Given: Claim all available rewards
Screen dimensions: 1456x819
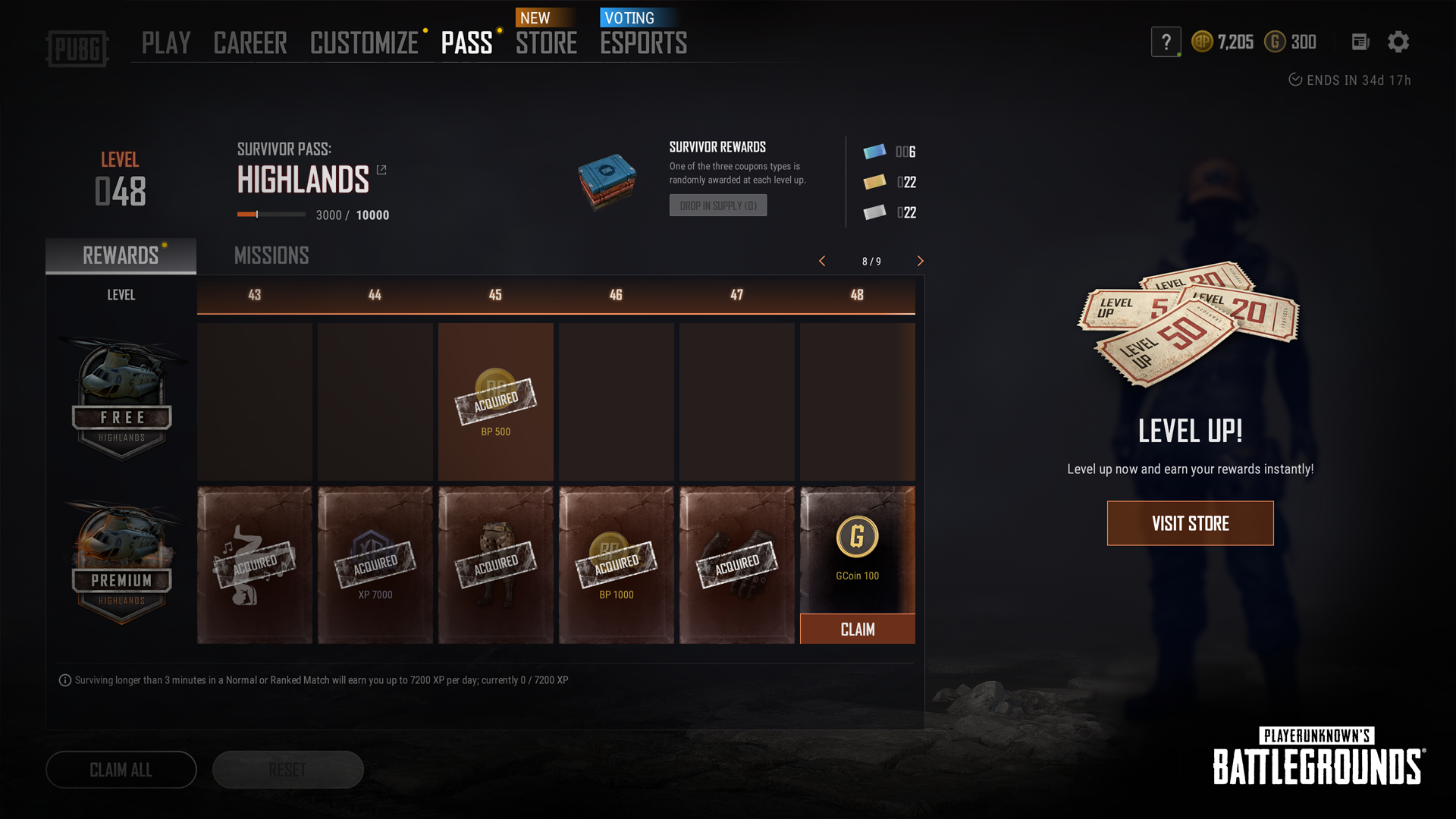Looking at the screenshot, I should [121, 770].
